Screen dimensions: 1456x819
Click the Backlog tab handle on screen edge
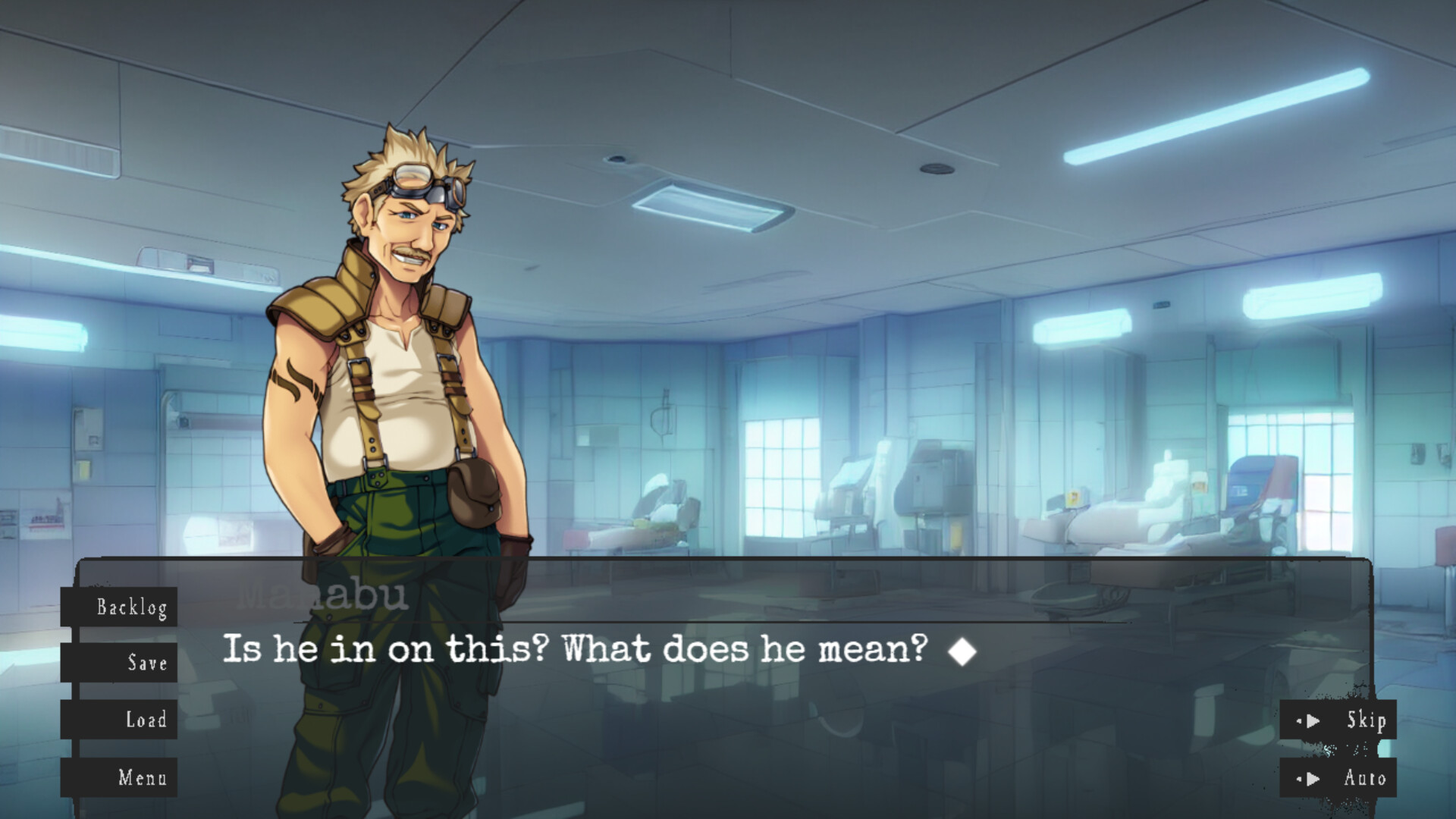[74, 607]
